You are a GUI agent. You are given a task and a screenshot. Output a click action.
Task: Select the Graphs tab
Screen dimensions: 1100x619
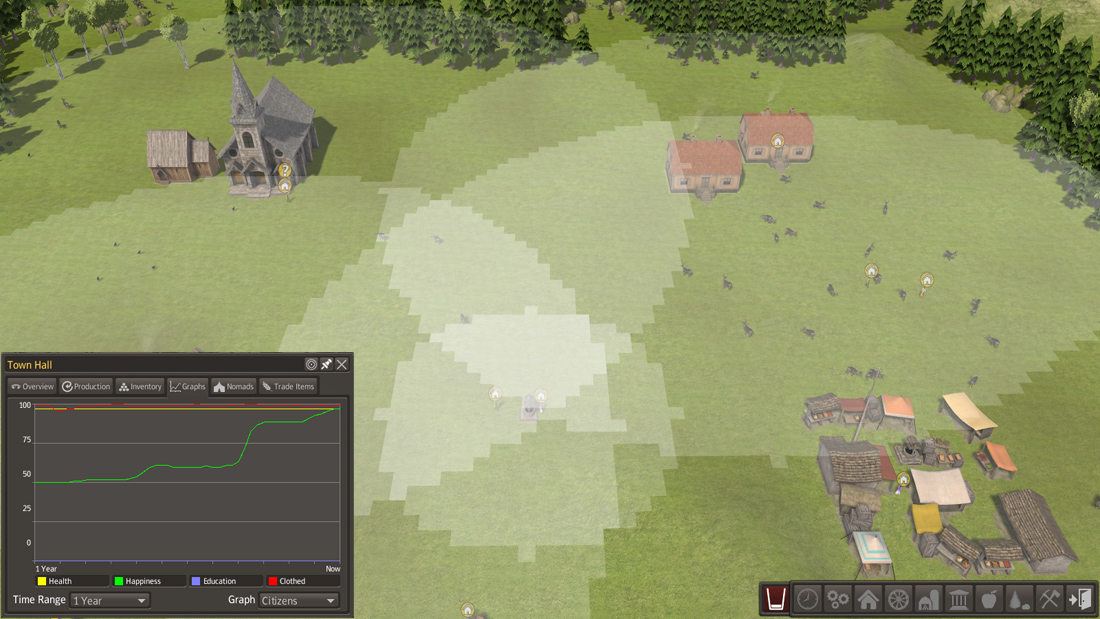188,386
